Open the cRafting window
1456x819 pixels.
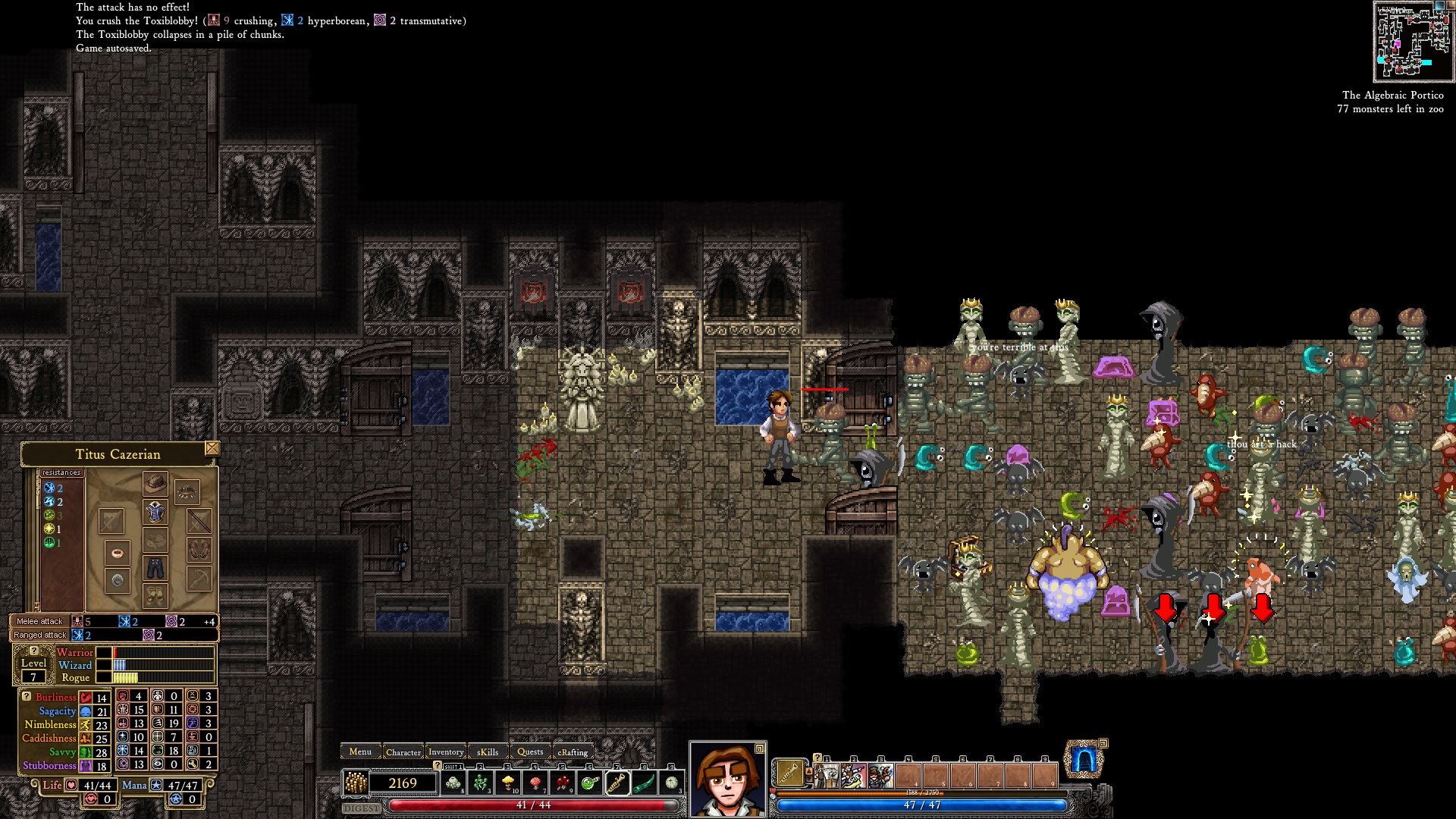click(573, 752)
